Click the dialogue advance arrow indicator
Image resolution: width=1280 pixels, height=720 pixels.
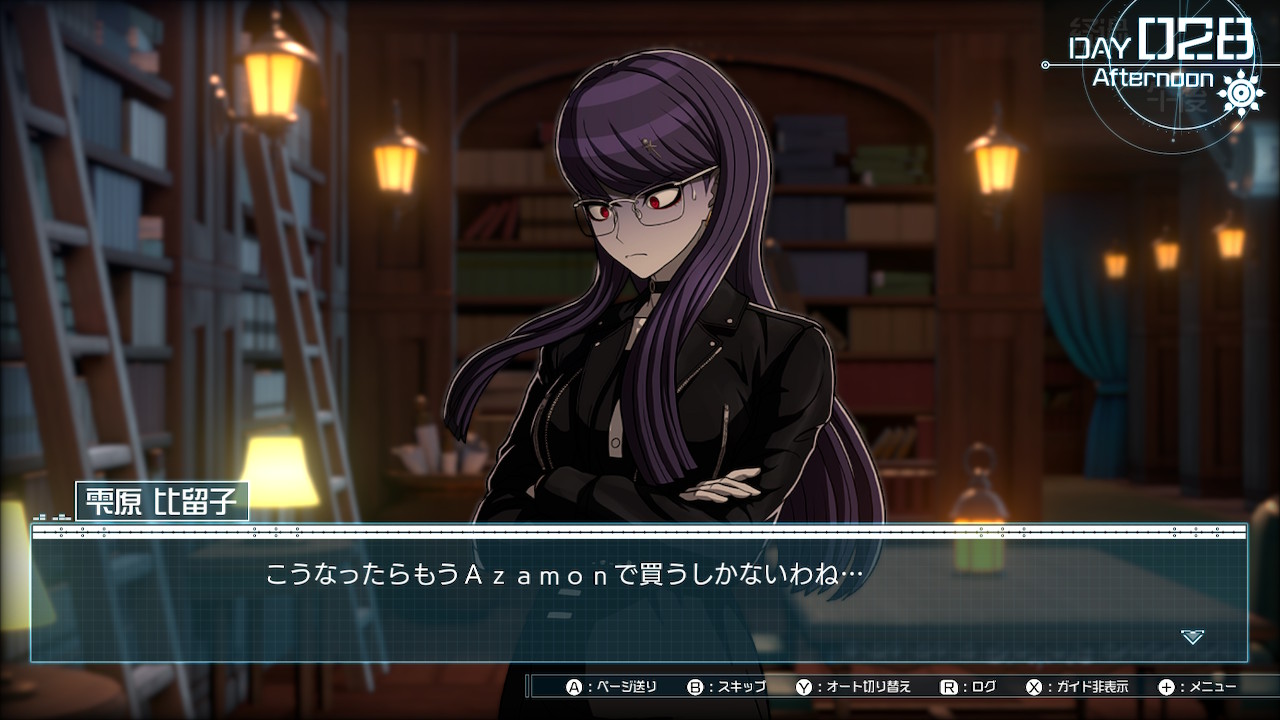tap(1192, 636)
